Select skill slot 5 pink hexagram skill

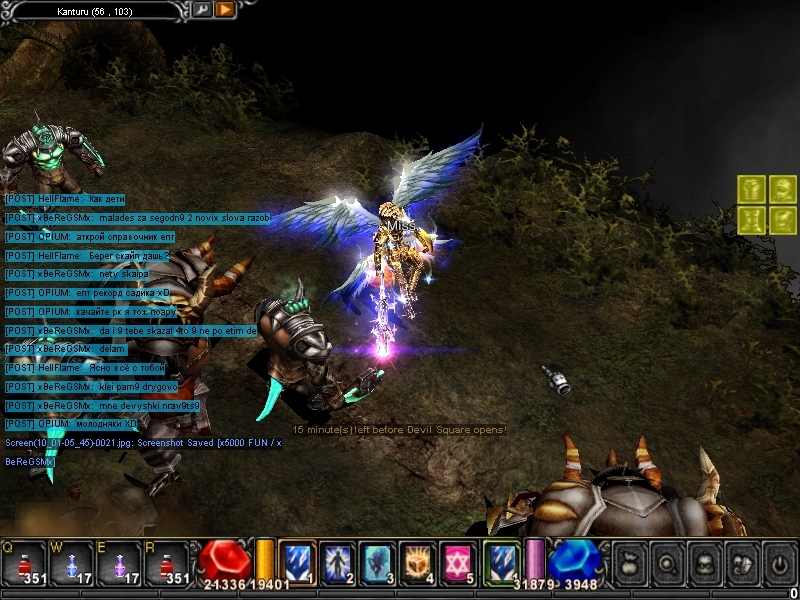tap(457, 562)
